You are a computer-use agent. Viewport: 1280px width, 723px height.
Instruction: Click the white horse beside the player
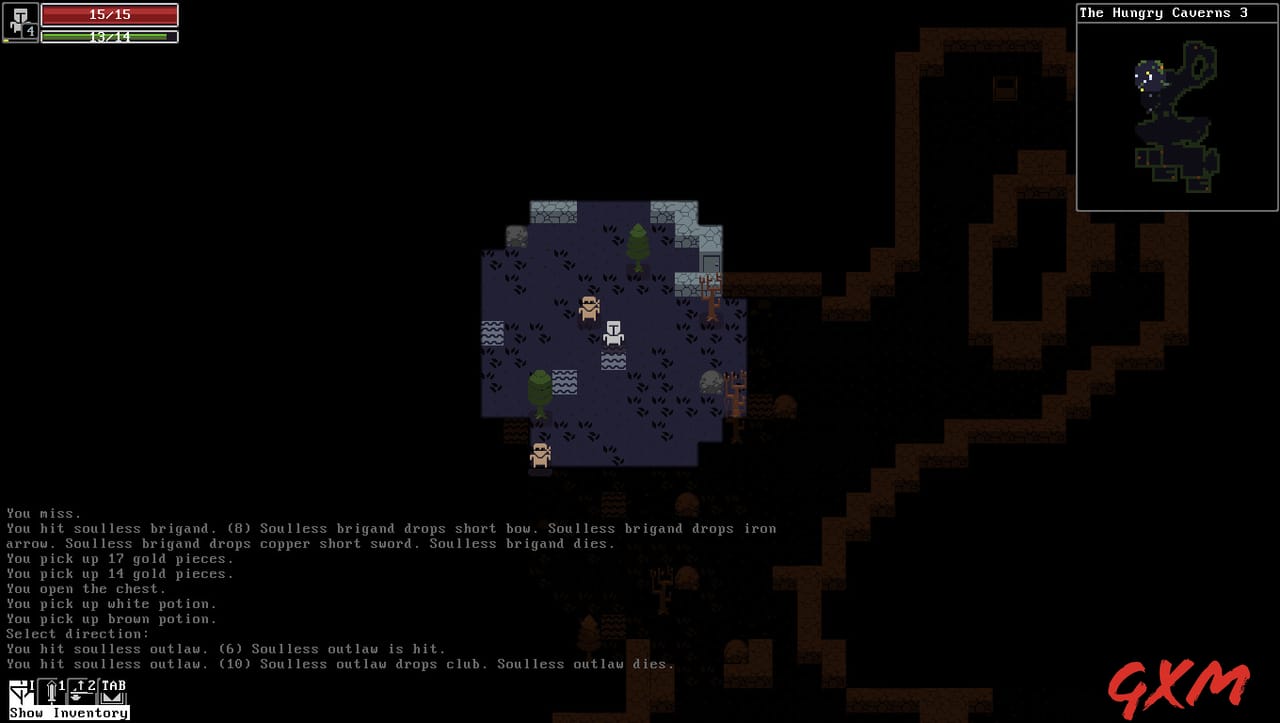614,336
